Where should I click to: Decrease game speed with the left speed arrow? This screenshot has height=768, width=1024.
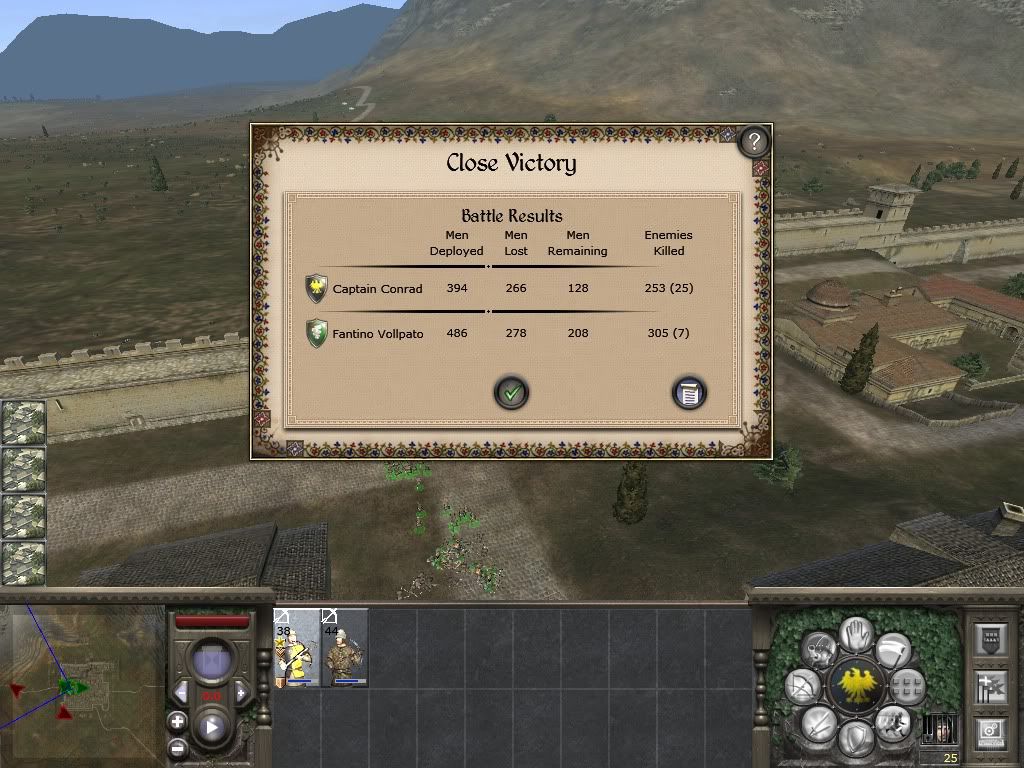[181, 692]
